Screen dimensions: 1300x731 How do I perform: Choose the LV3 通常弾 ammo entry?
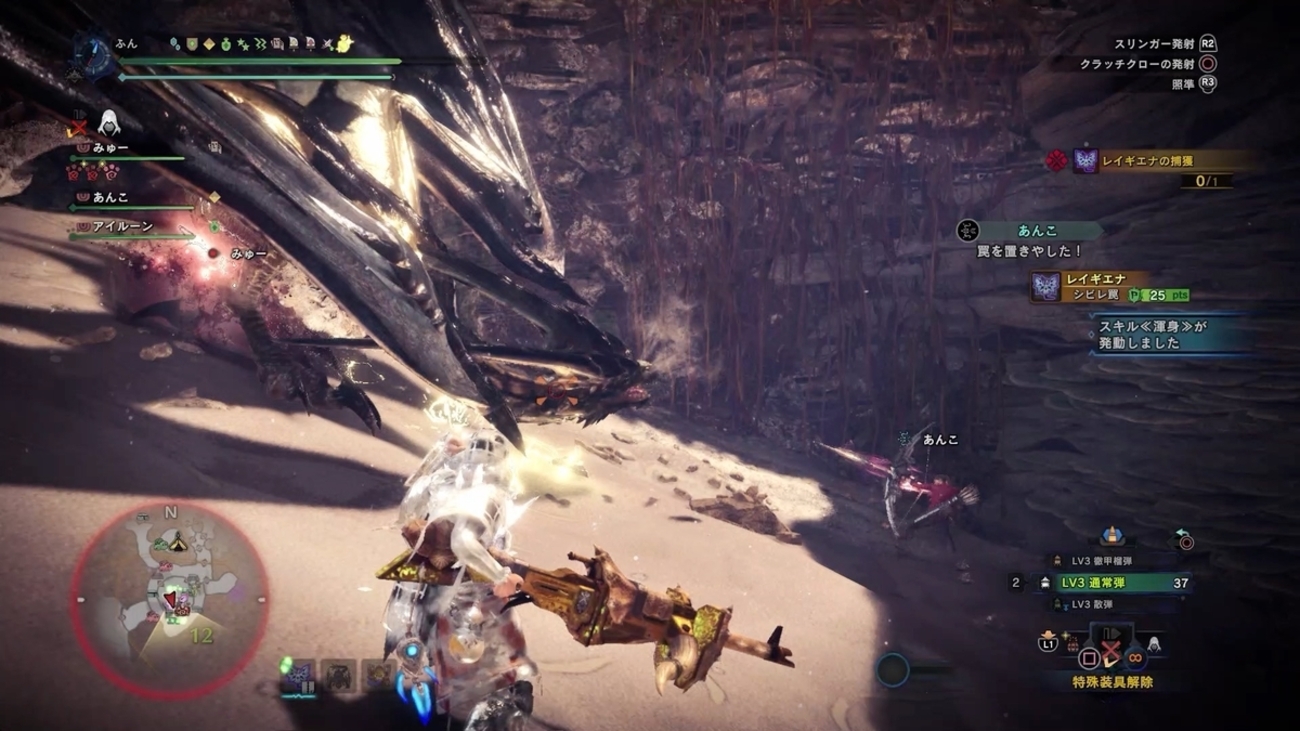click(1110, 582)
